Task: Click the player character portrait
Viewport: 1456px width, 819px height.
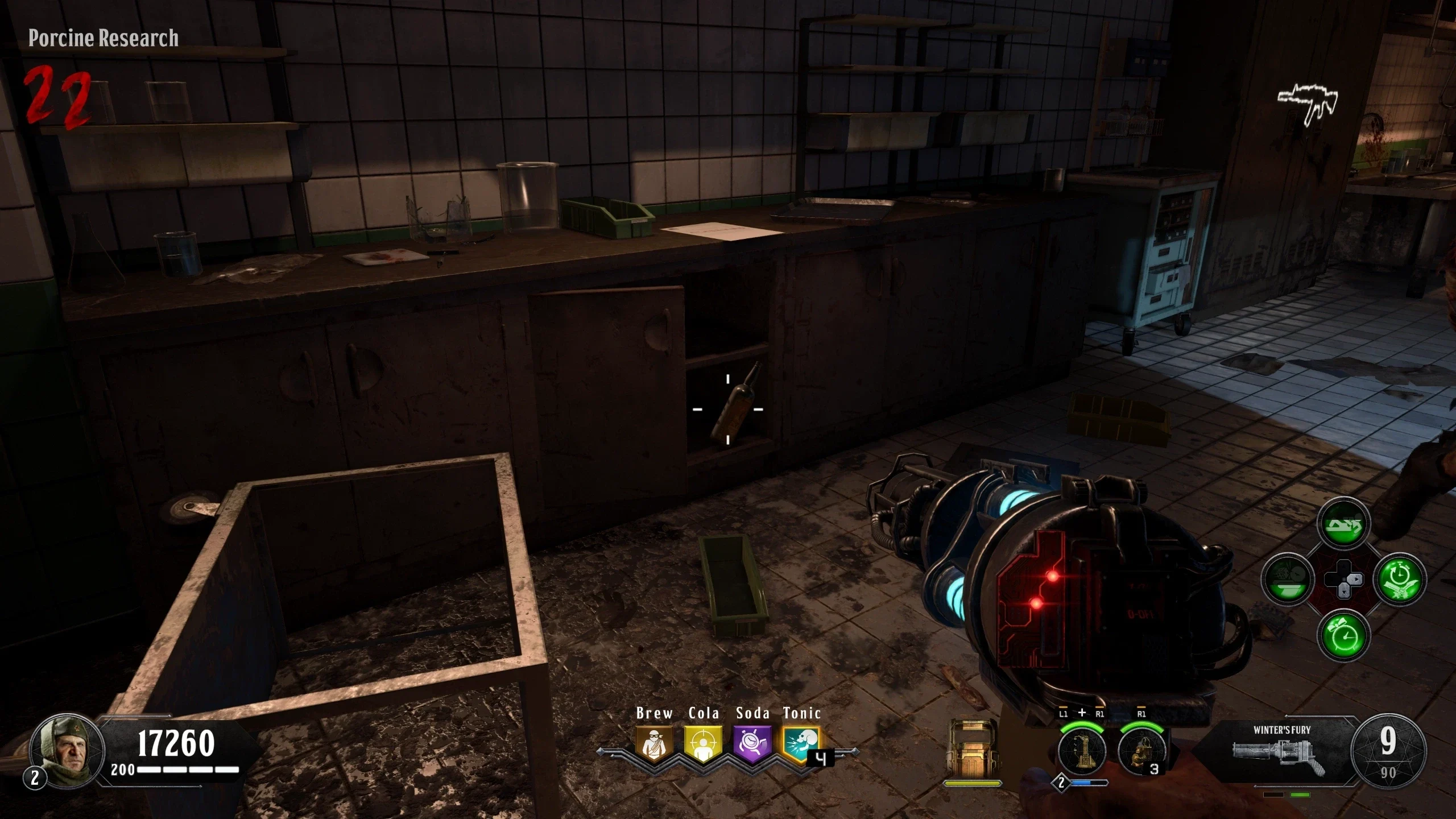Action: pos(67,751)
